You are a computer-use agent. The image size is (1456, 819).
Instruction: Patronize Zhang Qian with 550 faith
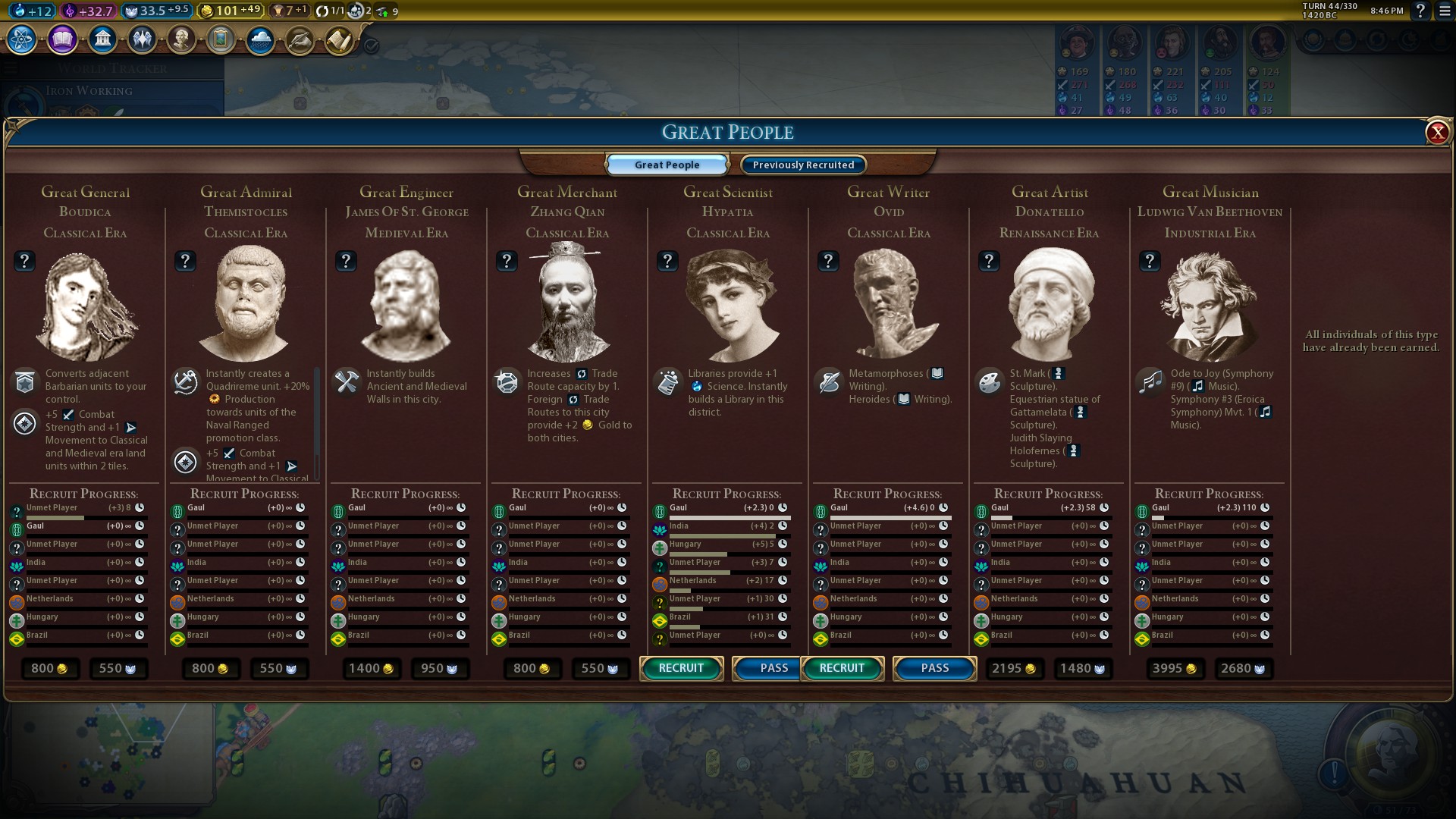[601, 669]
